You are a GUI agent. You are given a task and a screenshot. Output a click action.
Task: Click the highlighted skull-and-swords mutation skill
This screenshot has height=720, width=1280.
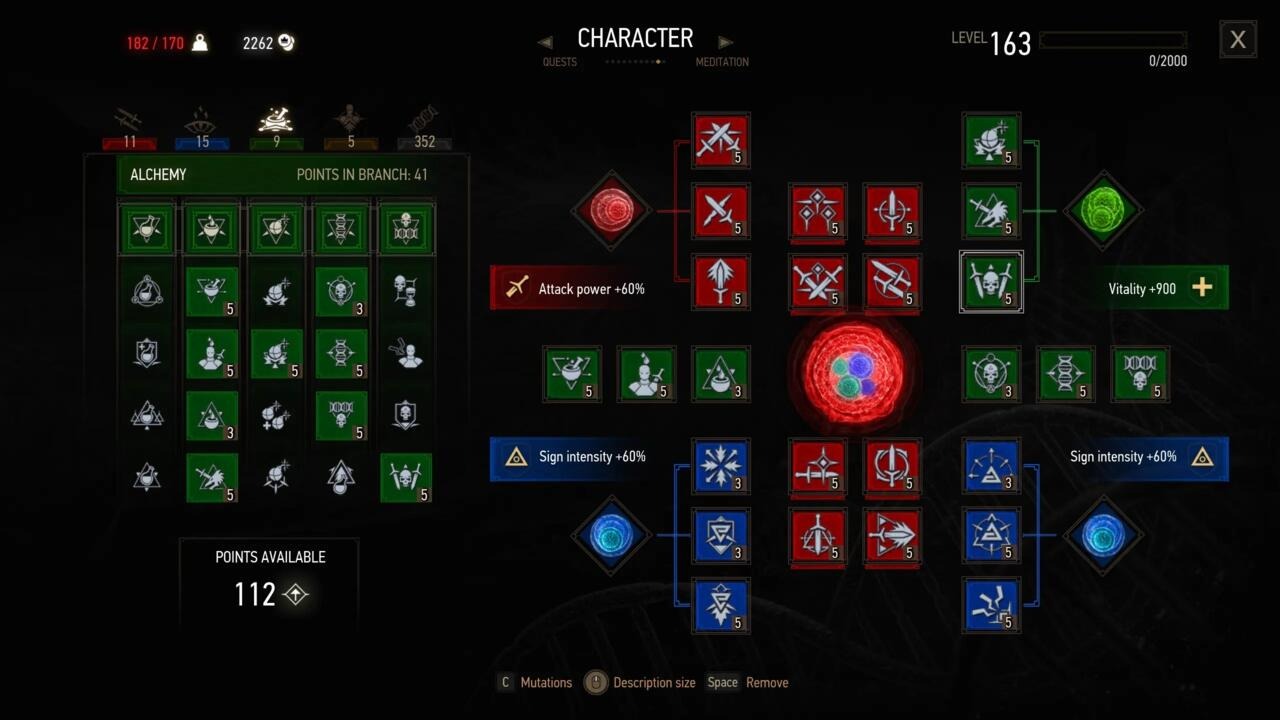991,283
